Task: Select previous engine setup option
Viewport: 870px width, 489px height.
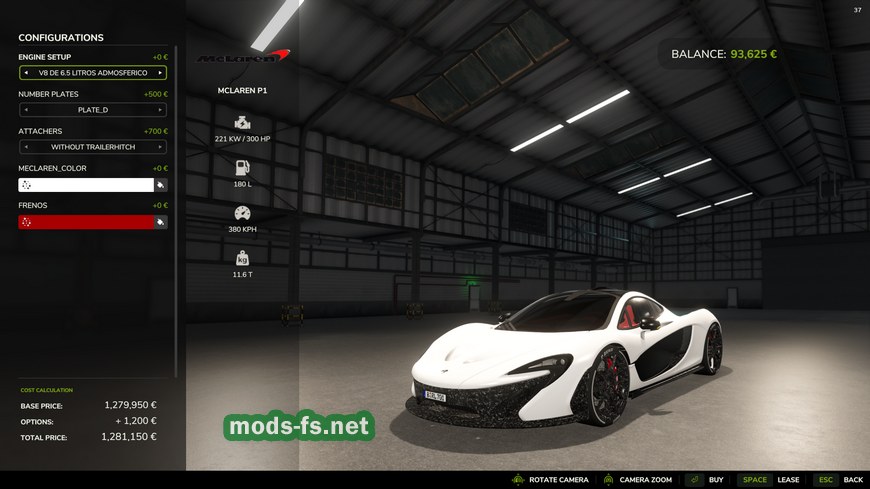Action: tap(26, 73)
